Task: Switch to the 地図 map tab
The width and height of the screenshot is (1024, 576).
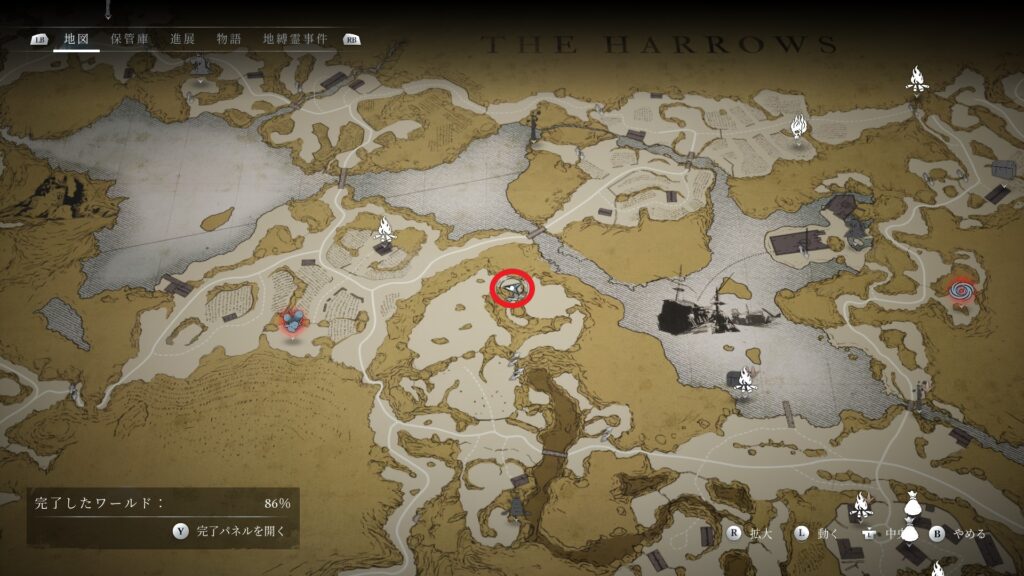Action: click(76, 39)
